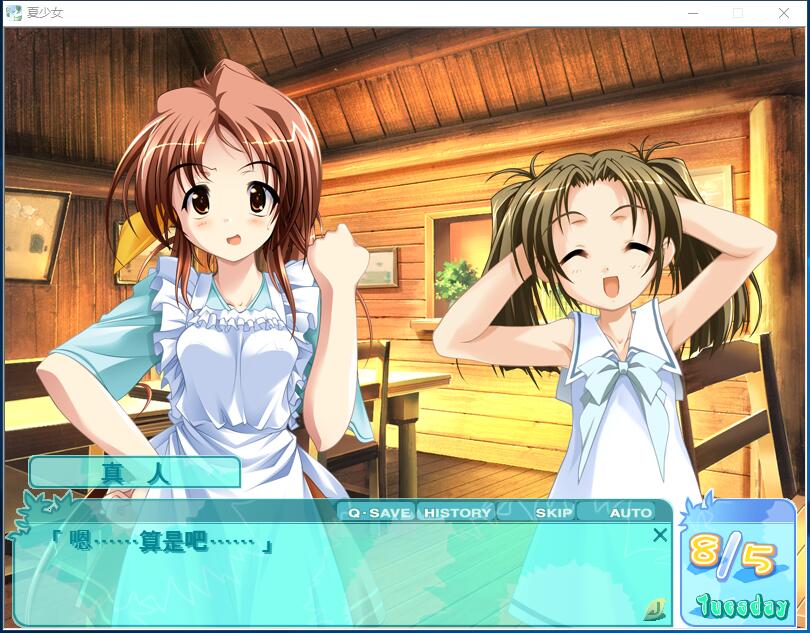
Task: Show the HISTORY dialogue log
Action: point(457,512)
